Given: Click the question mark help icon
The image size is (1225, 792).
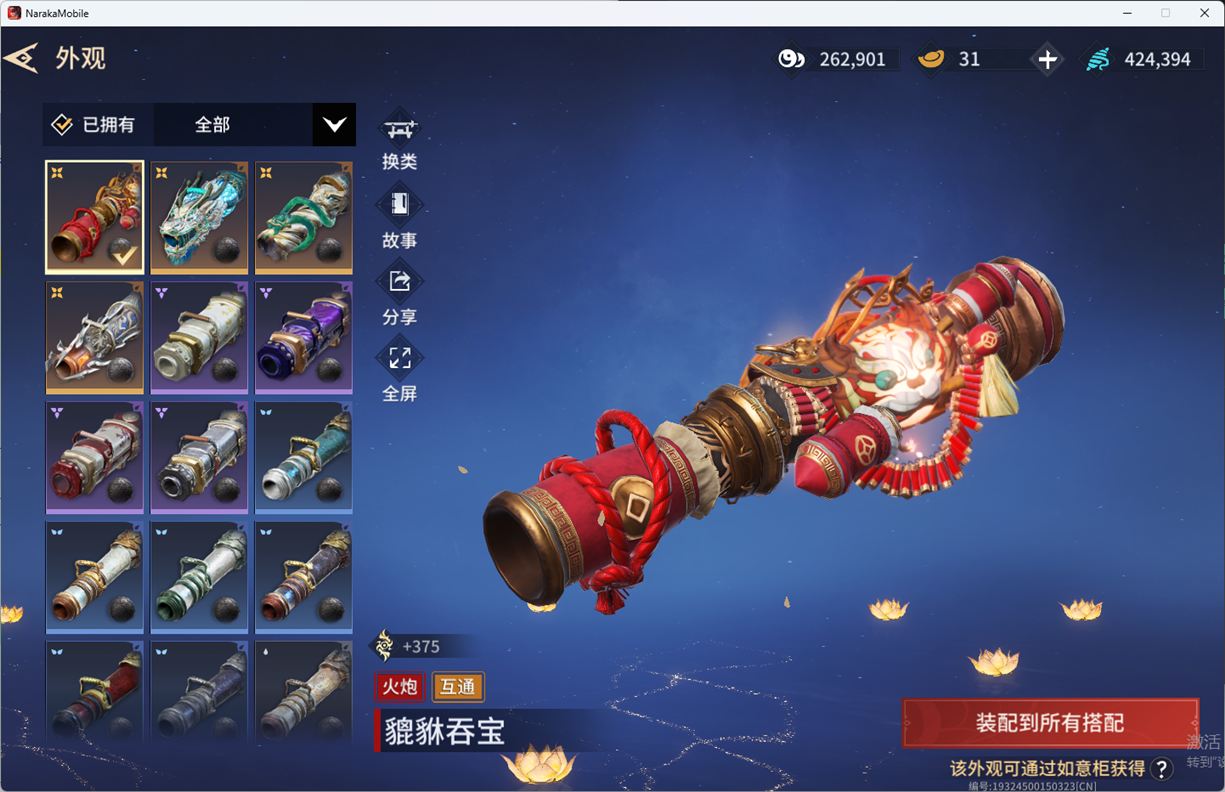Looking at the screenshot, I should tap(1161, 768).
